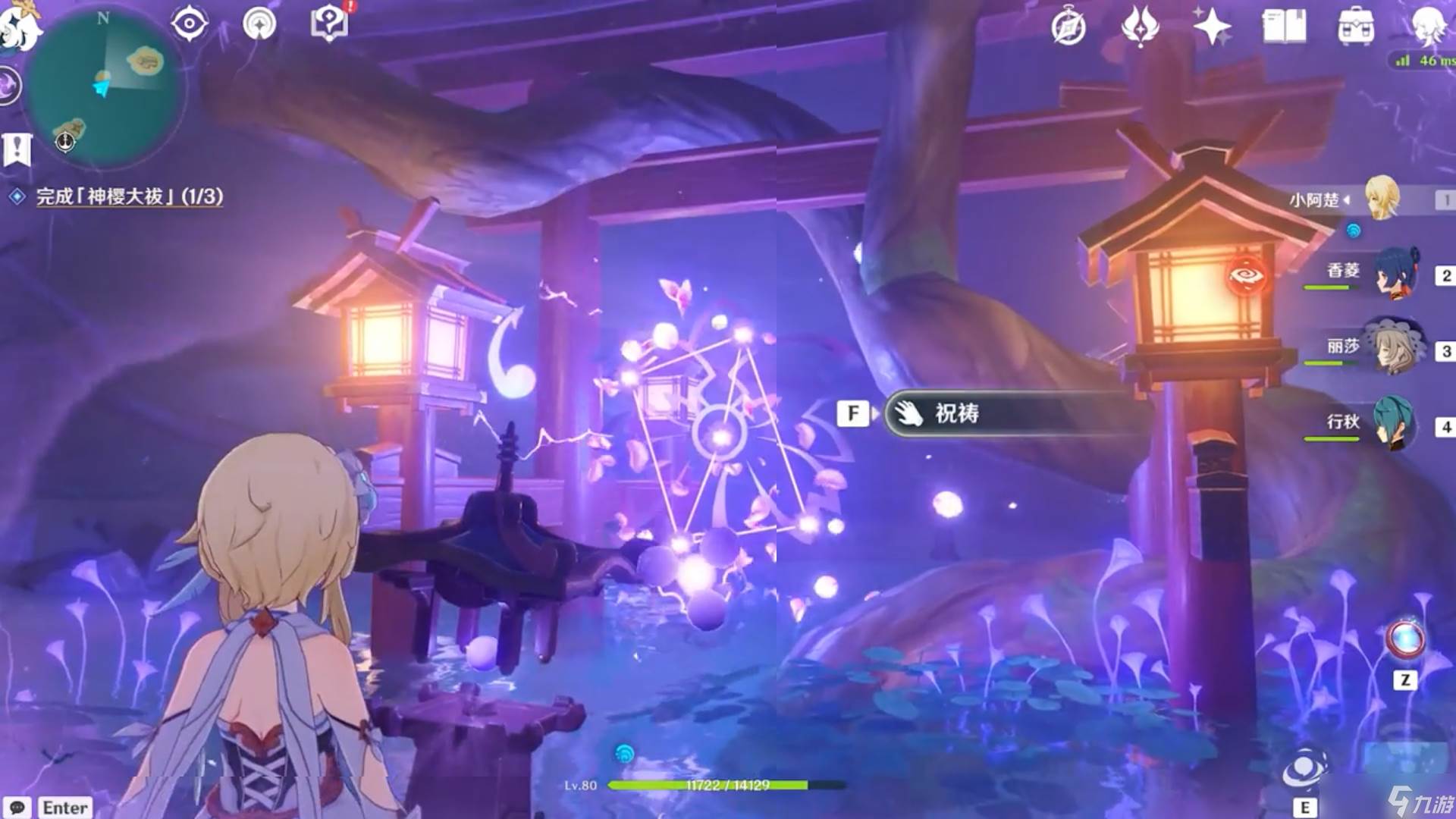
Task: Open the adventurer handbook book icon
Action: pos(1284,27)
